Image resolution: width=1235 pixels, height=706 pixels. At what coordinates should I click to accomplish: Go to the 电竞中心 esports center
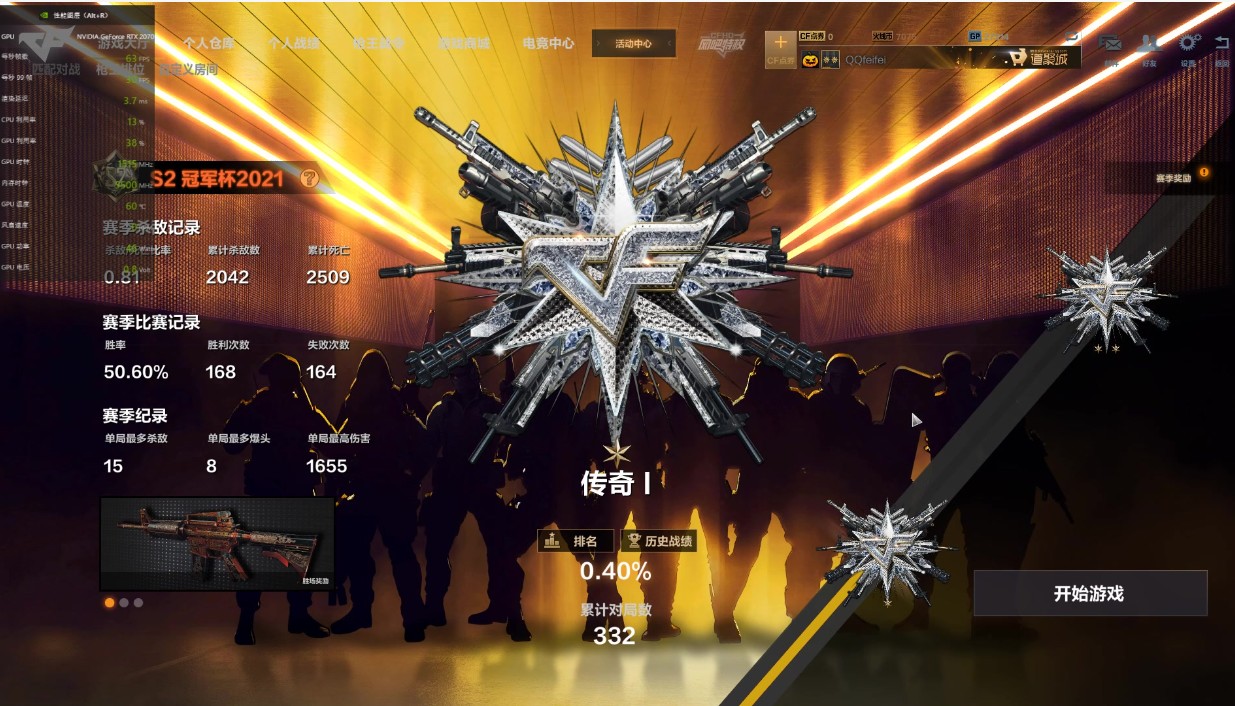coord(548,44)
